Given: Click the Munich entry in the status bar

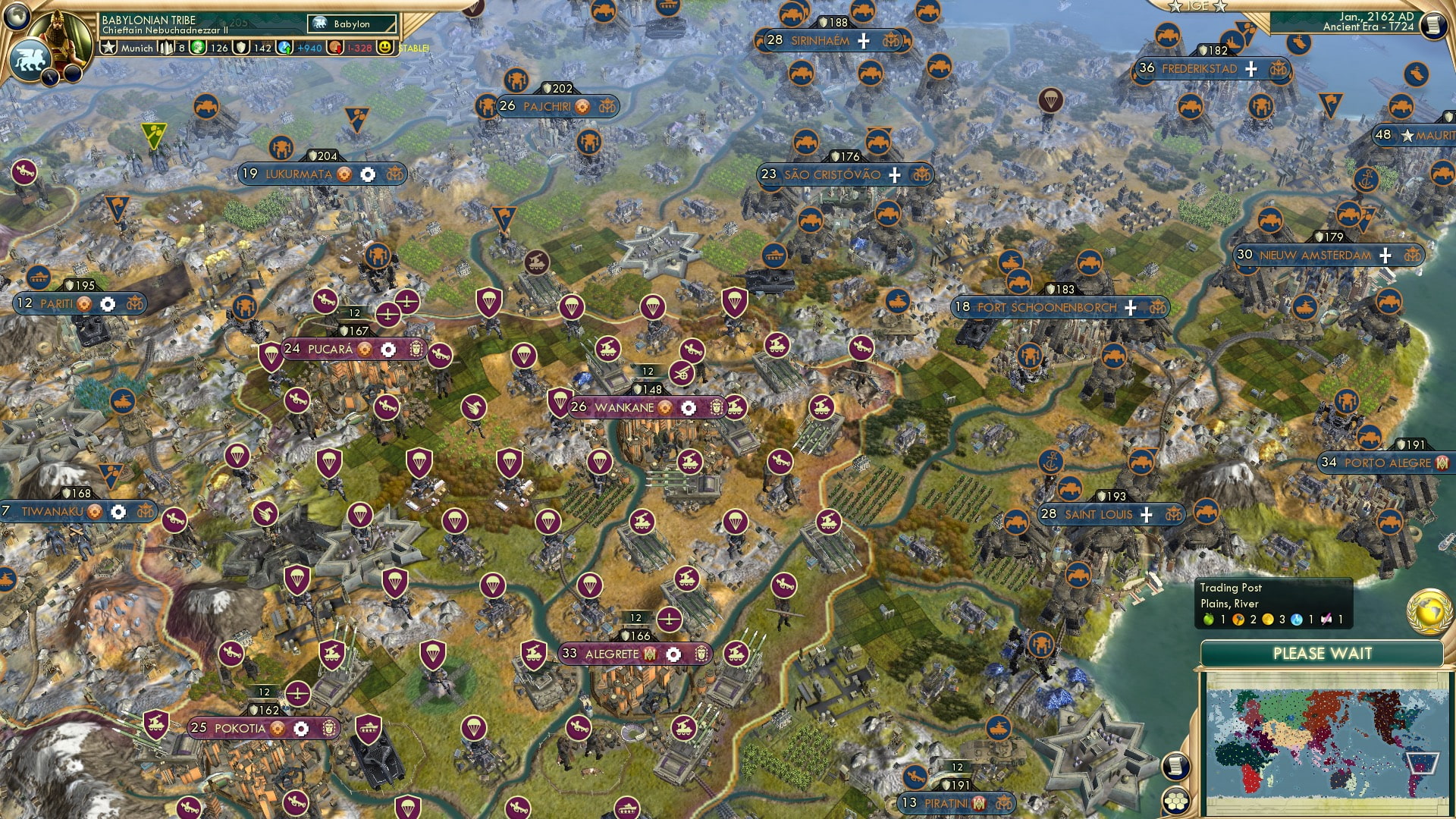Looking at the screenshot, I should [x=138, y=48].
